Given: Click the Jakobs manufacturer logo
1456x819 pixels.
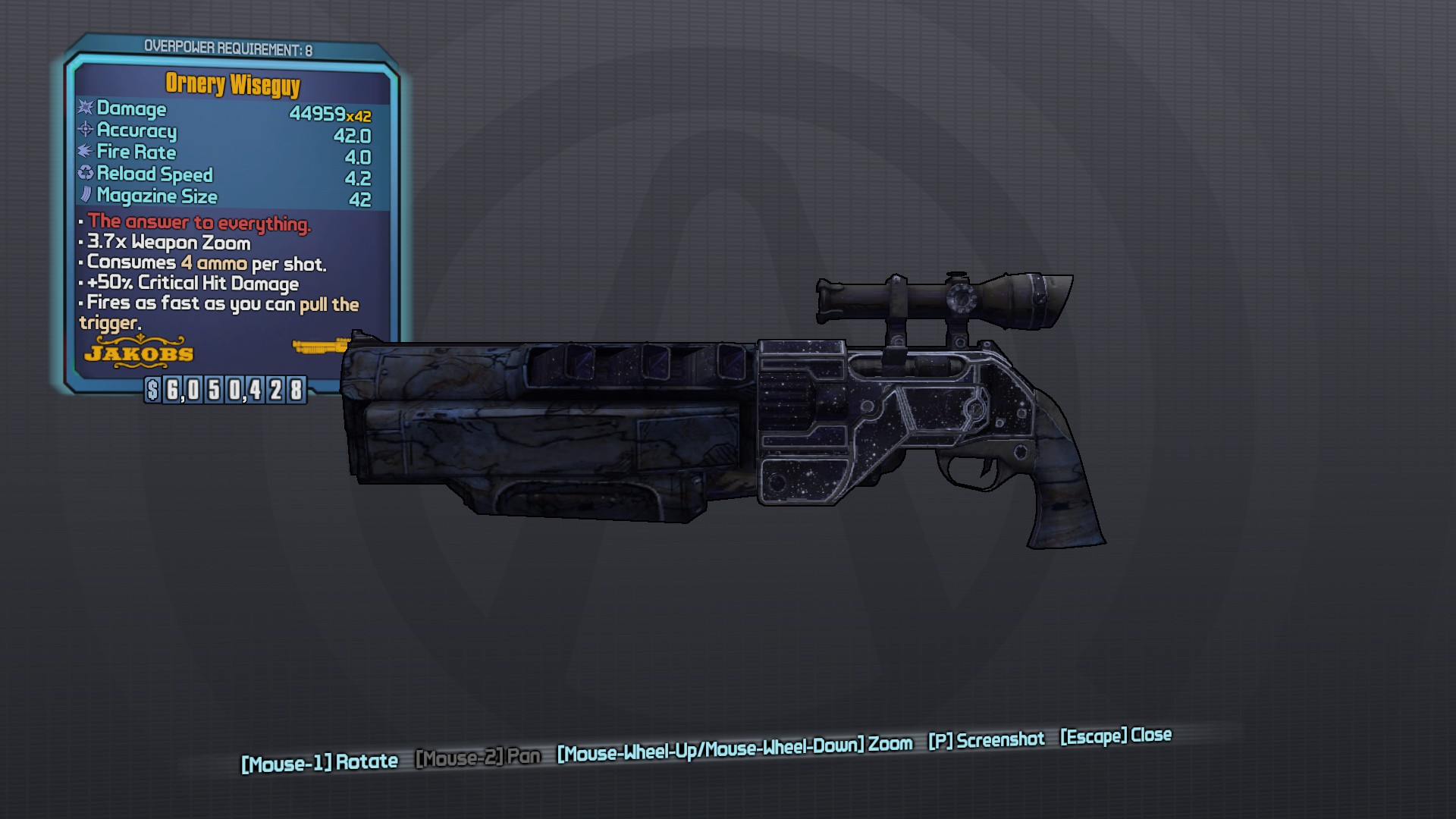Looking at the screenshot, I should (x=138, y=353).
